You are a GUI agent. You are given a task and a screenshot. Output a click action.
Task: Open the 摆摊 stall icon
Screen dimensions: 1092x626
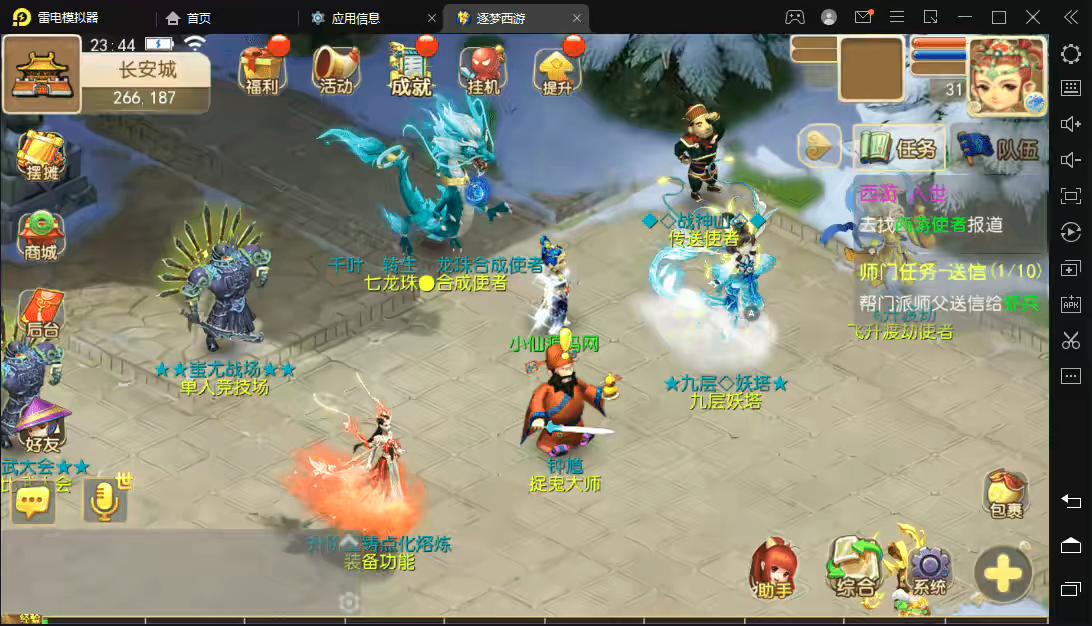point(41,156)
